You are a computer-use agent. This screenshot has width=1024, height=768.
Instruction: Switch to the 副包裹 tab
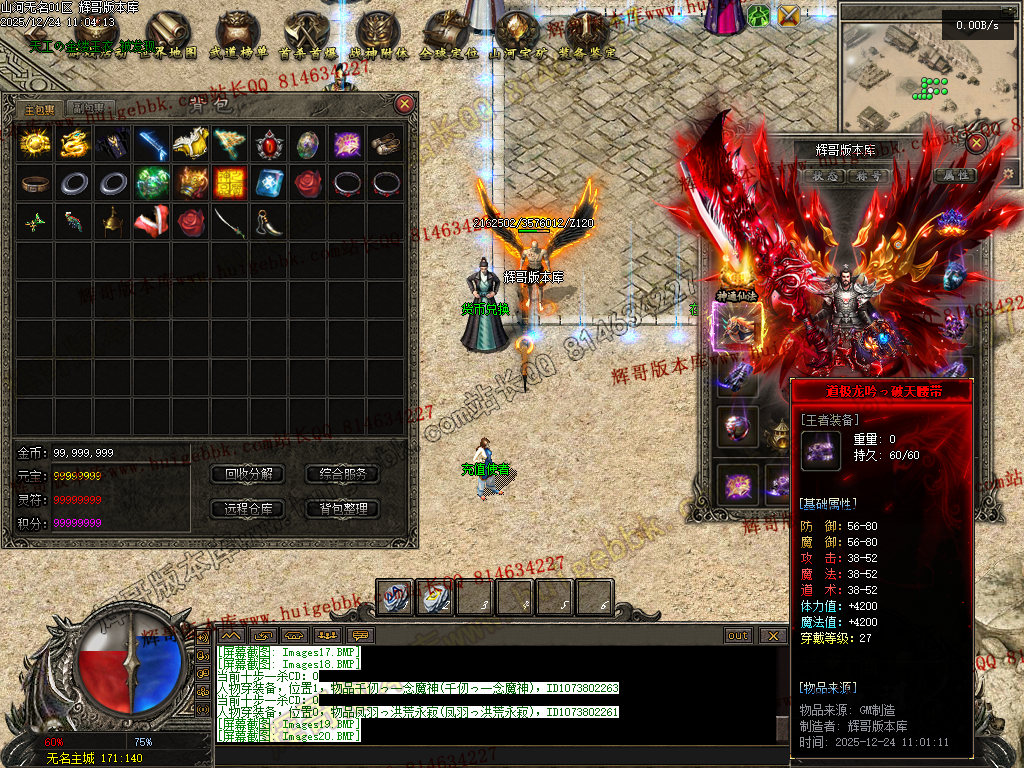(x=90, y=108)
